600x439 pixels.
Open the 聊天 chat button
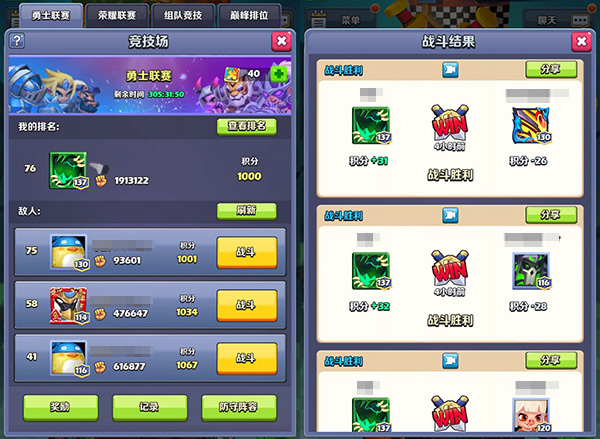547,19
